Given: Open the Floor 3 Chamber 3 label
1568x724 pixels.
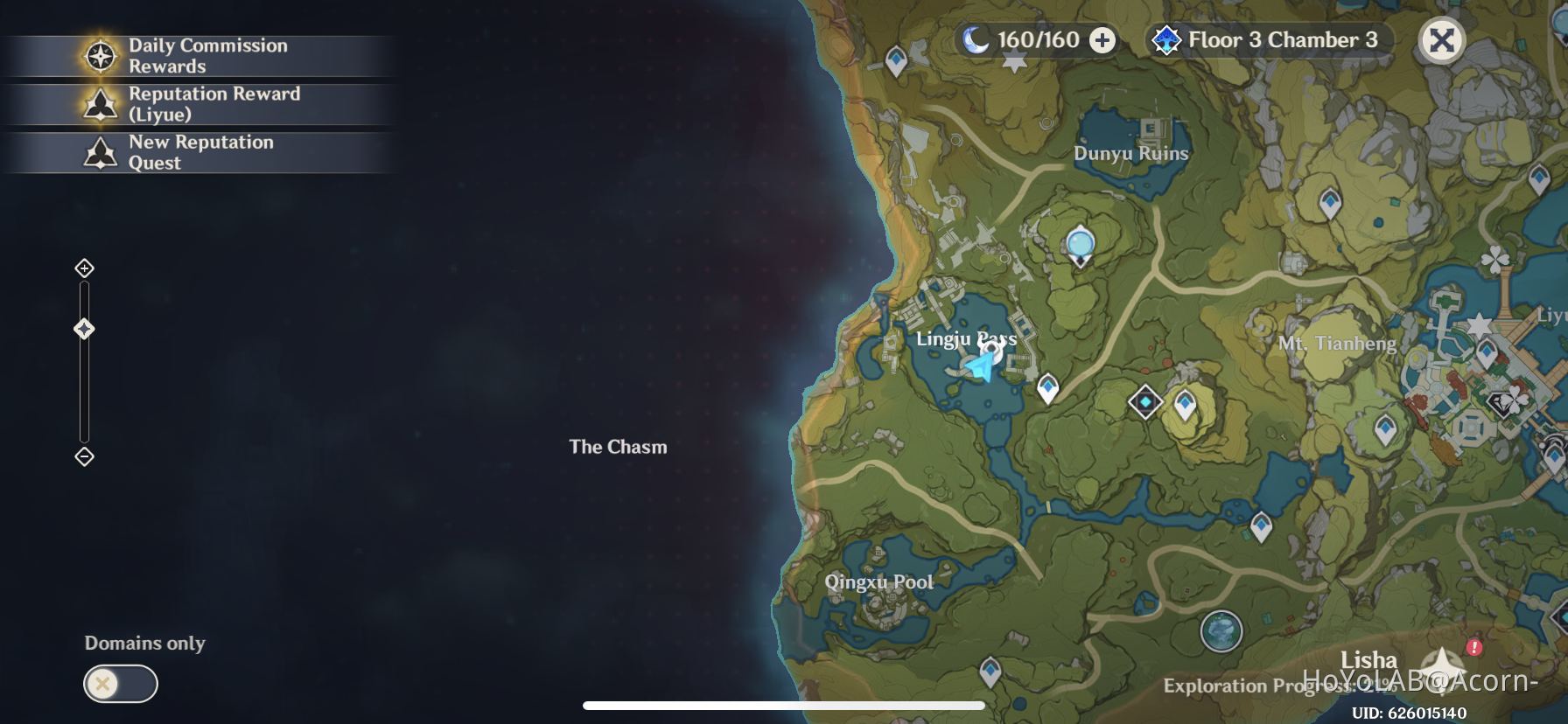Looking at the screenshot, I should click(1283, 38).
